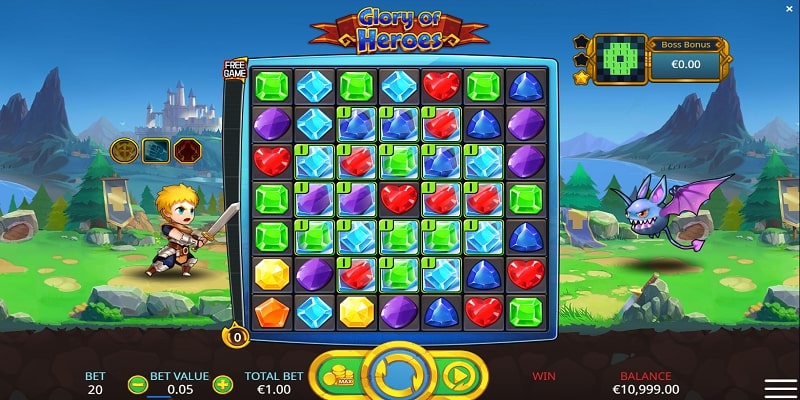The width and height of the screenshot is (800, 400).
Task: Click the green pixel boss grid icon
Action: [x=617, y=58]
